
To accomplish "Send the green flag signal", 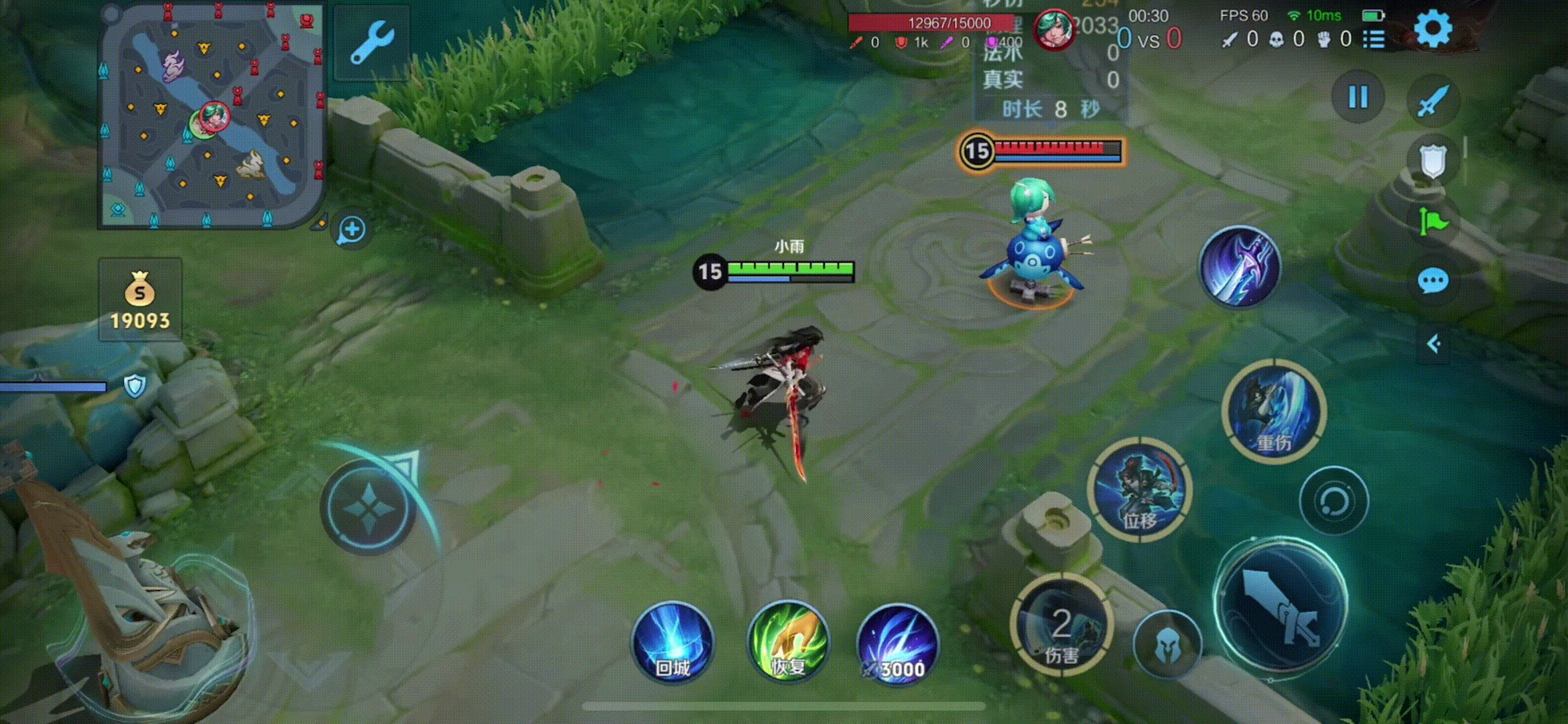I will coord(1433,221).
